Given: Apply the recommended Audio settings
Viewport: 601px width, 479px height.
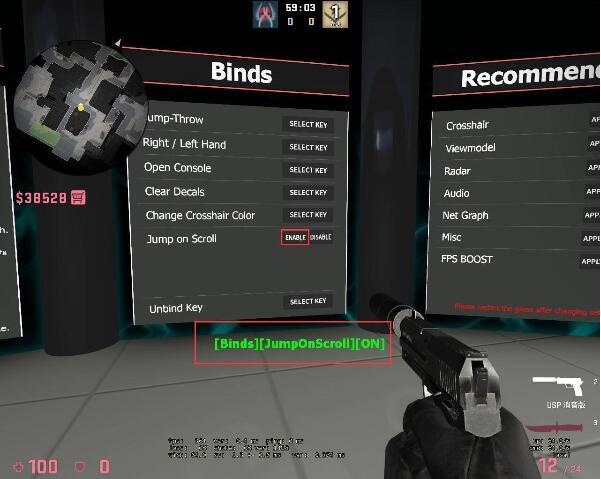Looking at the screenshot, I should (592, 192).
